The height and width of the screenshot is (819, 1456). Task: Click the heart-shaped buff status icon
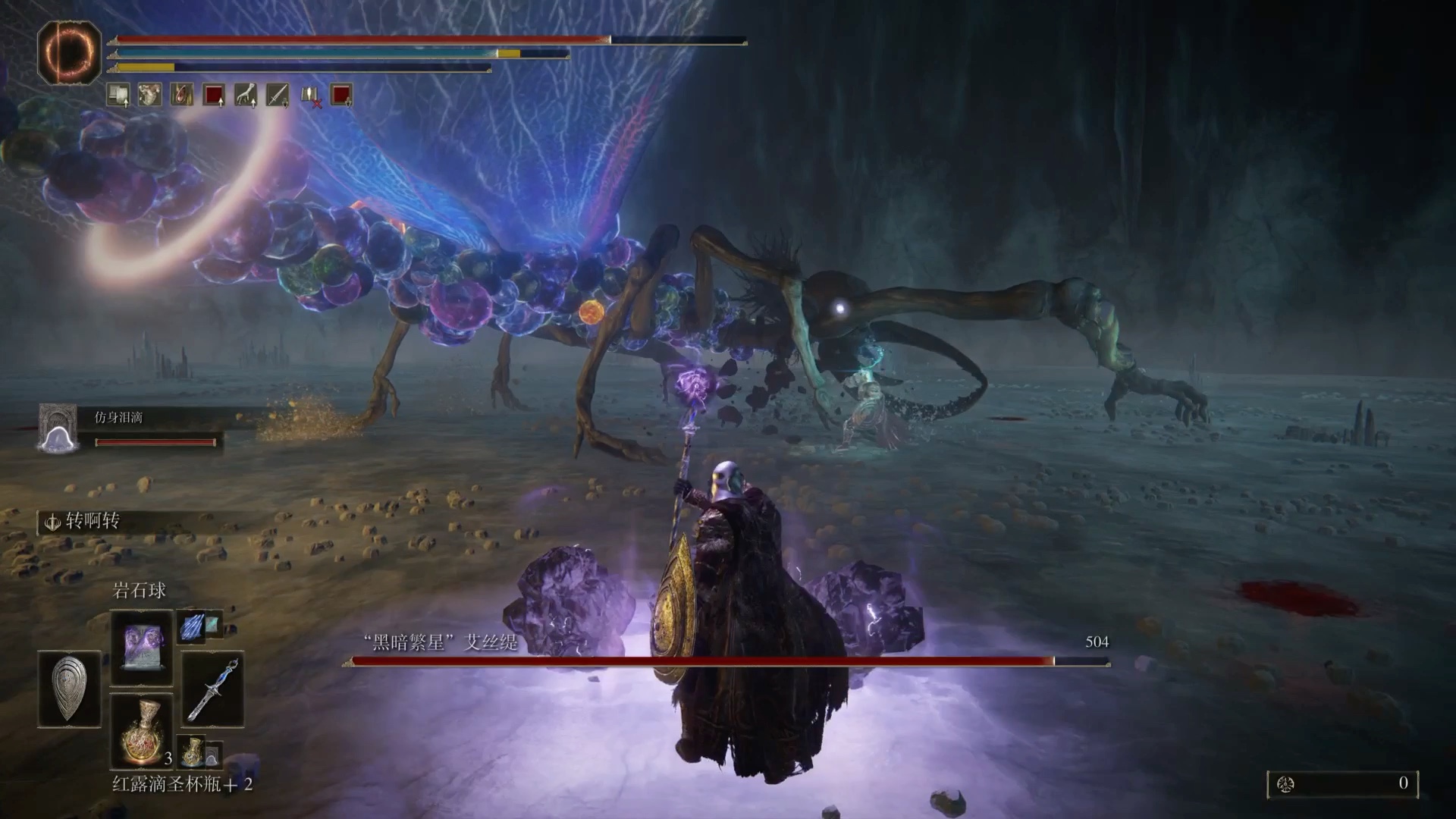[150, 96]
